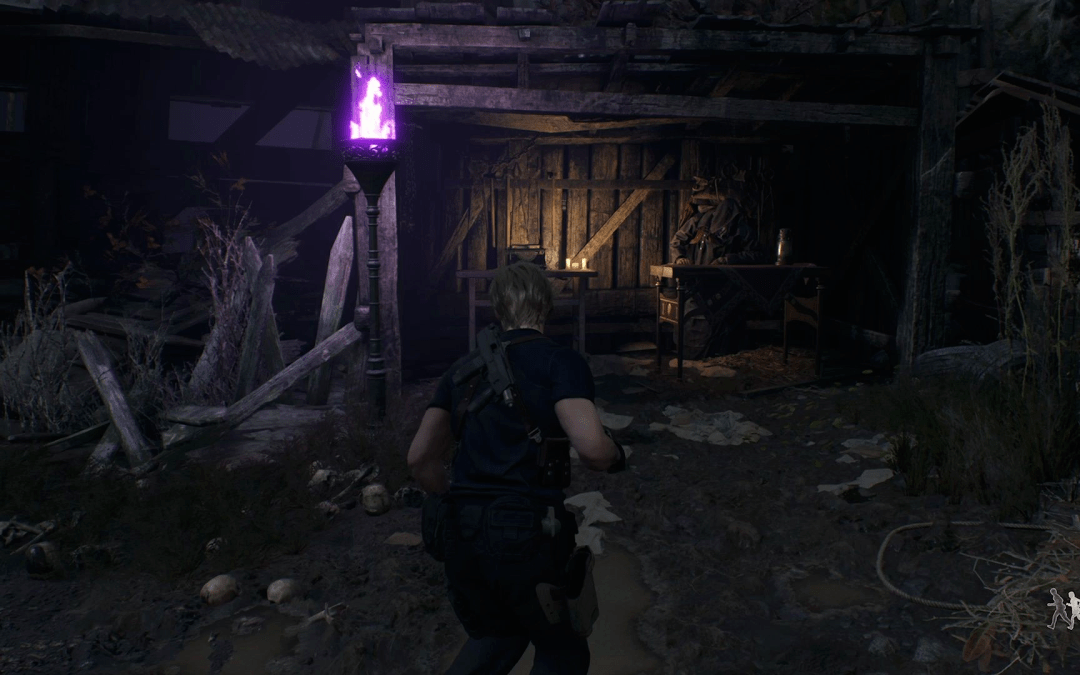This screenshot has height=675, width=1080.
Task: Click the running figures companion formation icon
Action: click(x=1063, y=609)
